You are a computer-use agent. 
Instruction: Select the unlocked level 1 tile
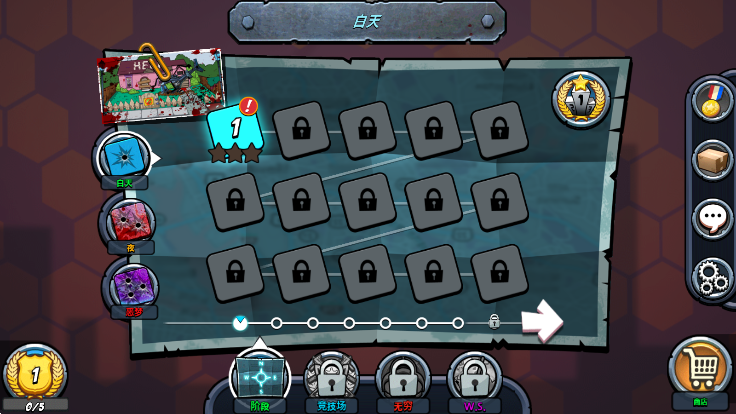click(x=236, y=128)
